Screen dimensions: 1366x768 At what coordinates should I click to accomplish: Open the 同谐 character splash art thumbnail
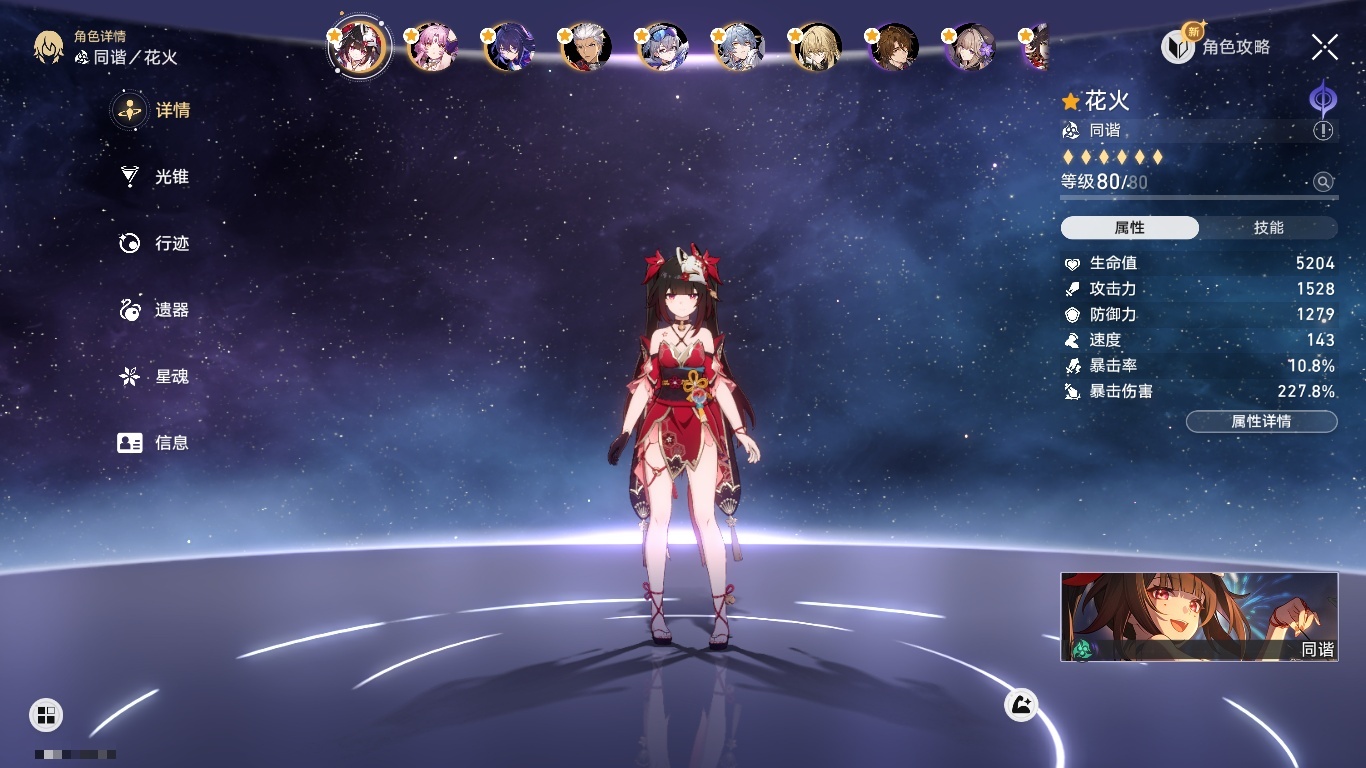click(1199, 617)
